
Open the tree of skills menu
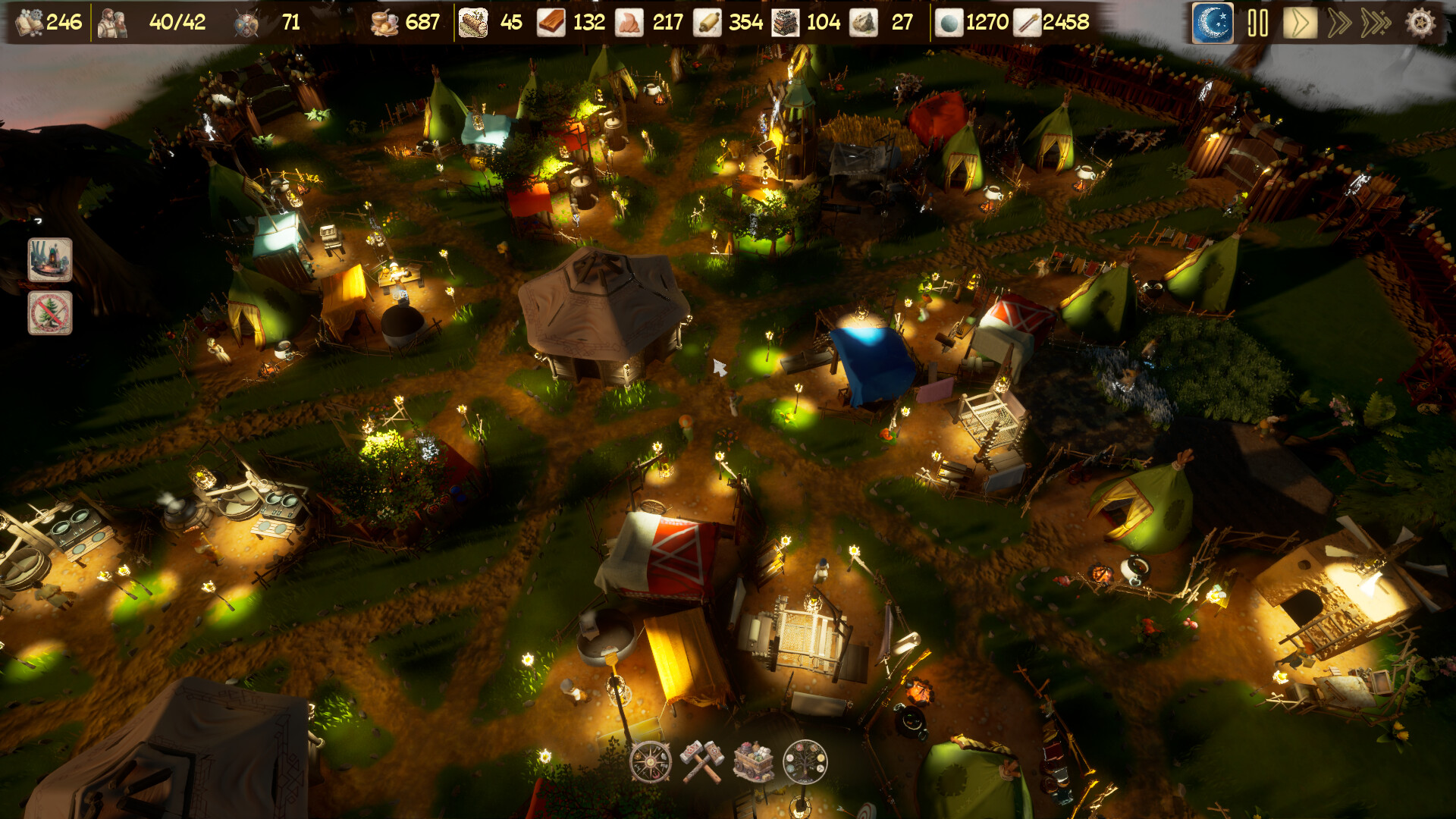[805, 761]
